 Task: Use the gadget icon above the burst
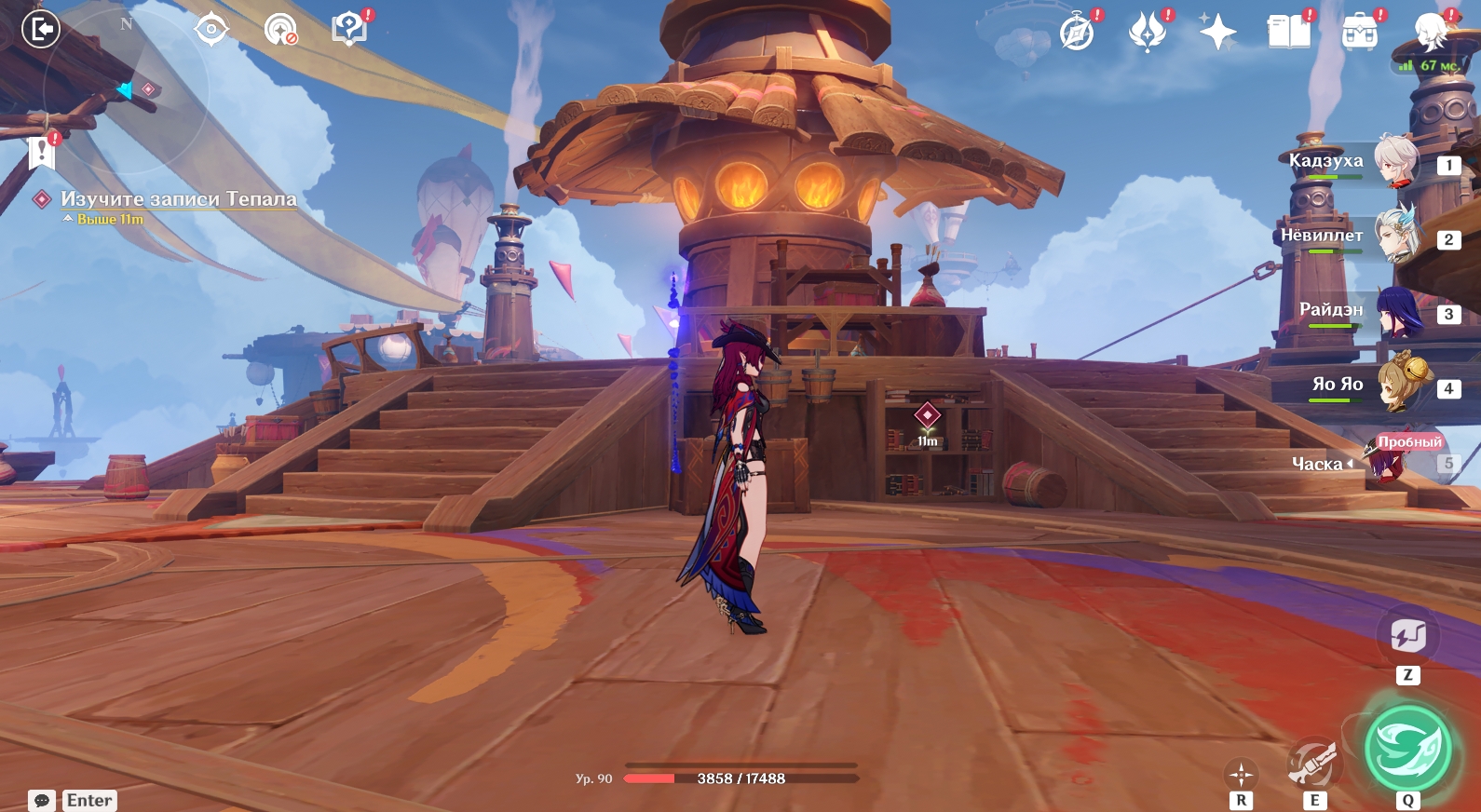point(1407,637)
